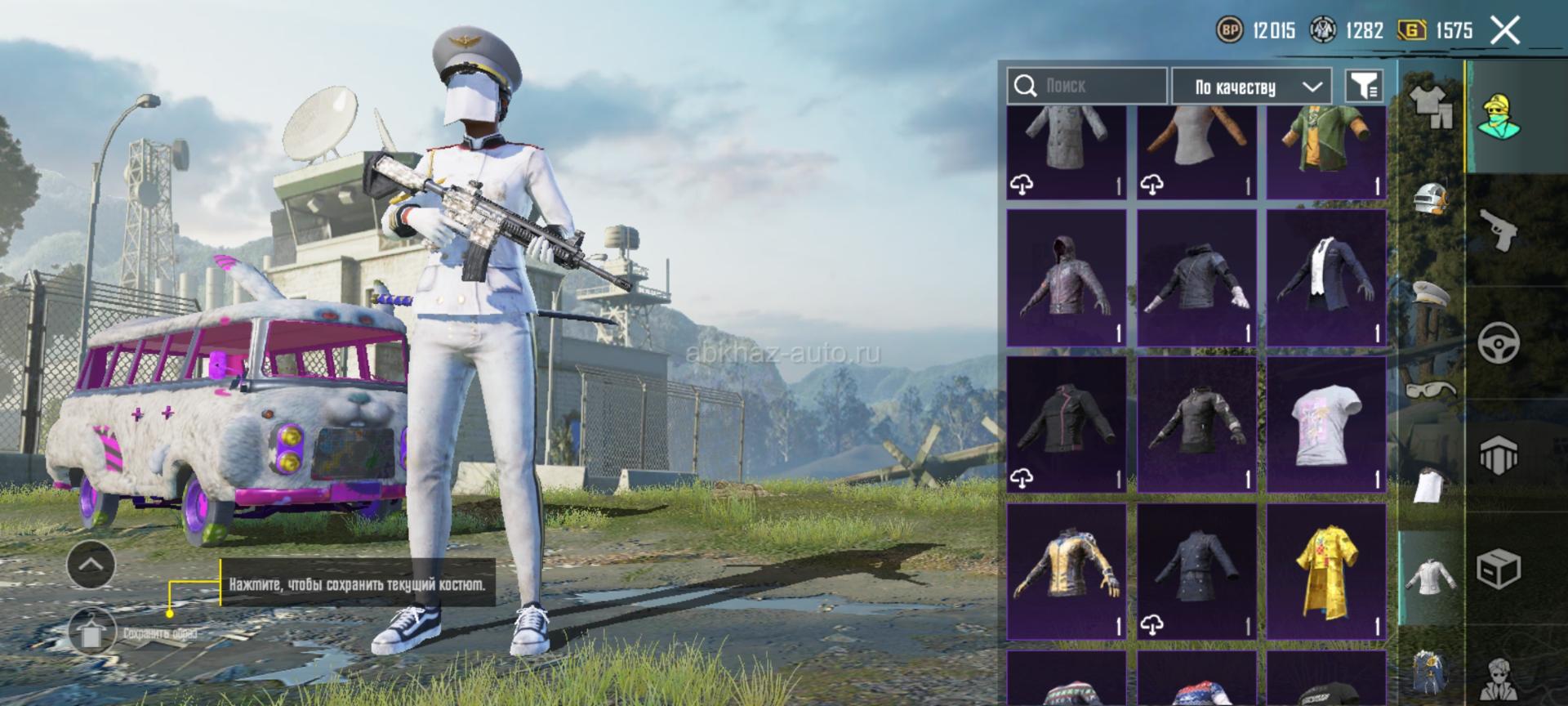Image resolution: width=1568 pixels, height=706 pixels.
Task: Choose the white printed t-shirt item
Action: coord(1325,424)
